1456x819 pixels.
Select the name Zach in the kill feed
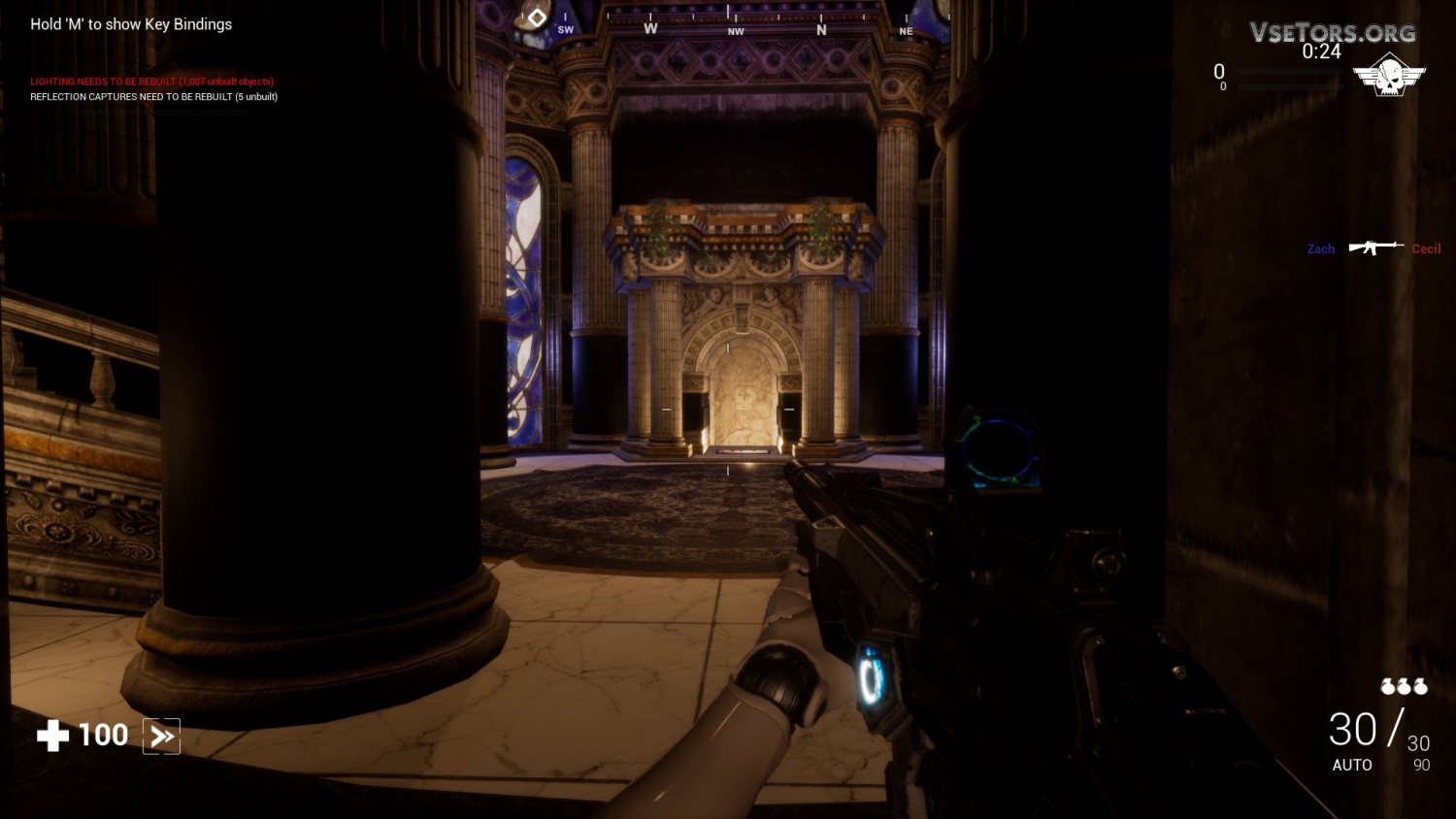coord(1320,249)
